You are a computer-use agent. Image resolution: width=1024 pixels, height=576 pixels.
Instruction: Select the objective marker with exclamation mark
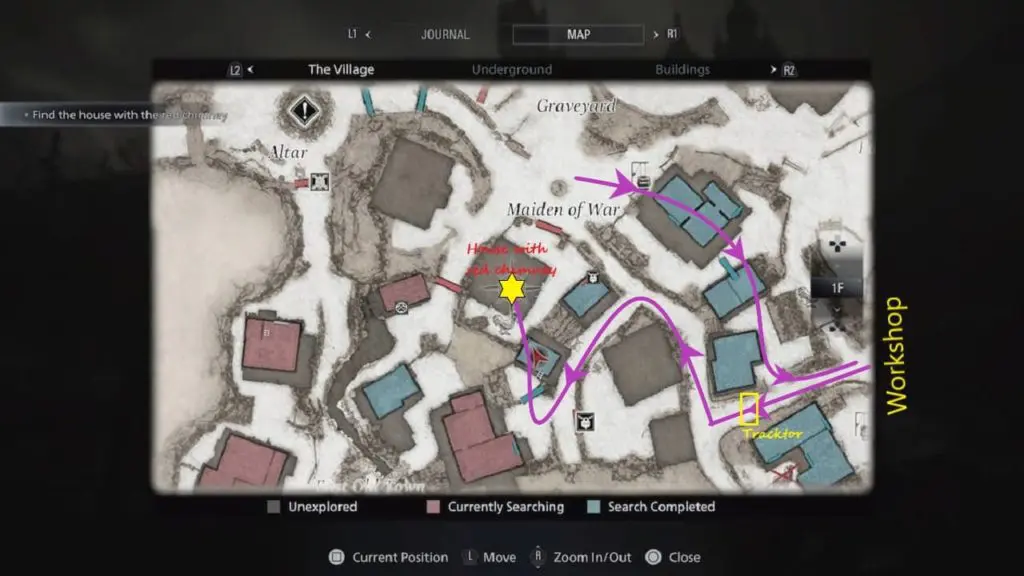tap(304, 110)
